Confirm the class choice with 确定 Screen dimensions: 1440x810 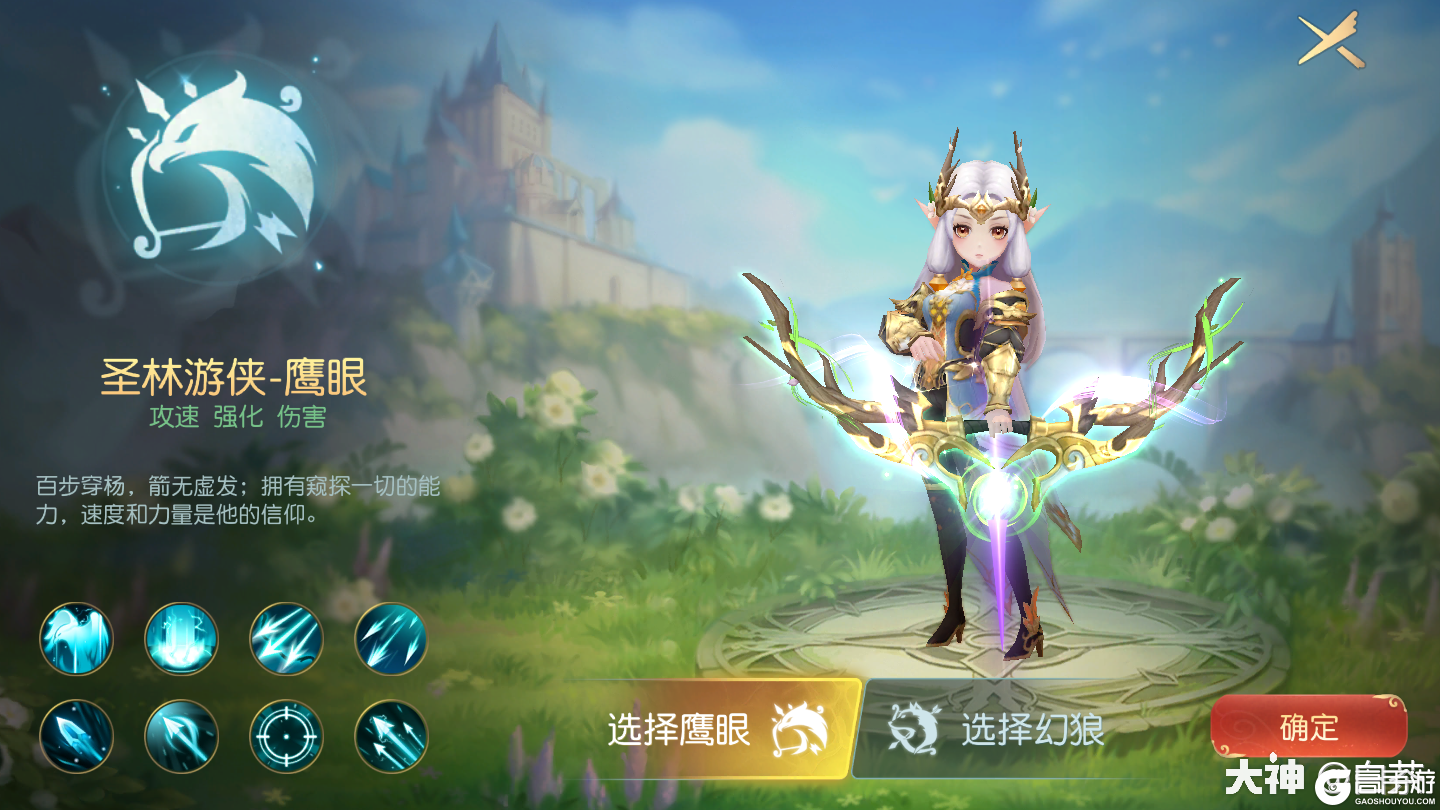tap(1308, 727)
